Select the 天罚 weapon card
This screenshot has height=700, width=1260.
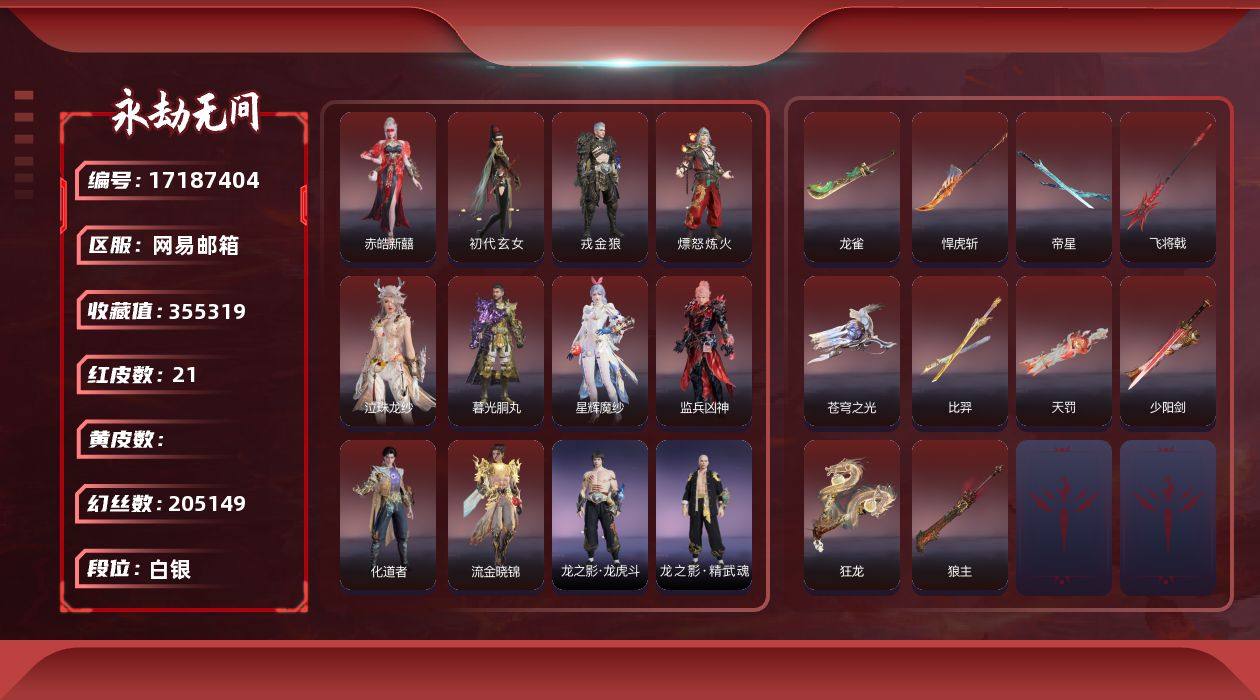click(1064, 351)
